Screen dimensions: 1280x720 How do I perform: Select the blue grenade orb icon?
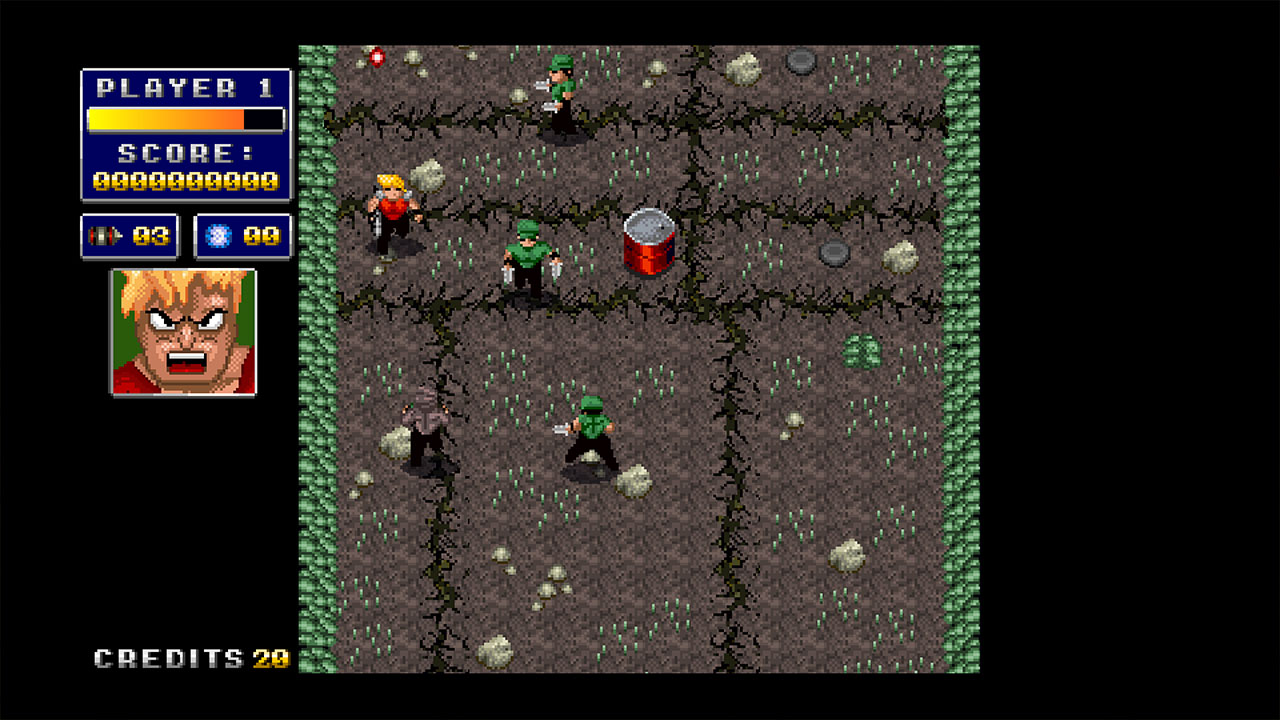[x=222, y=235]
